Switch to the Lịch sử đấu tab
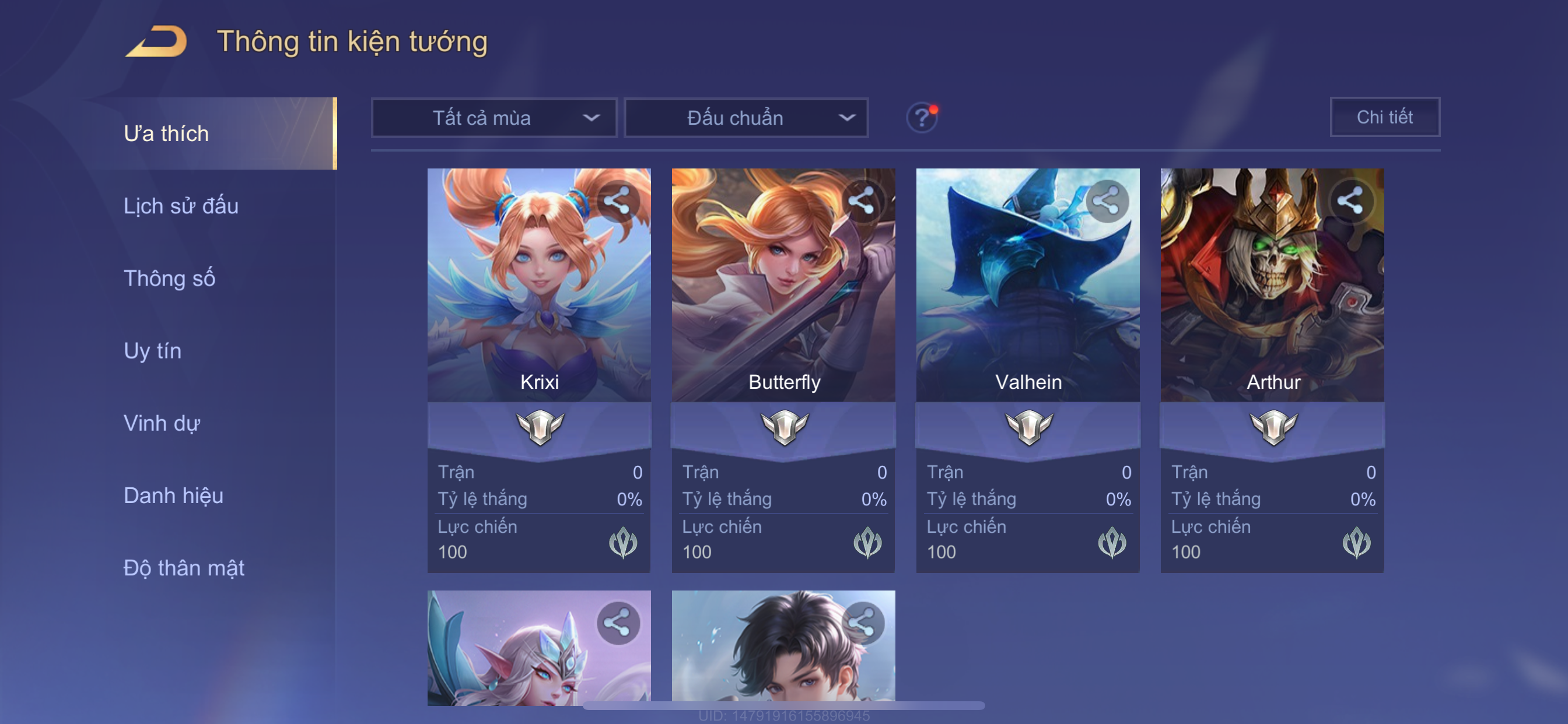 [x=181, y=206]
